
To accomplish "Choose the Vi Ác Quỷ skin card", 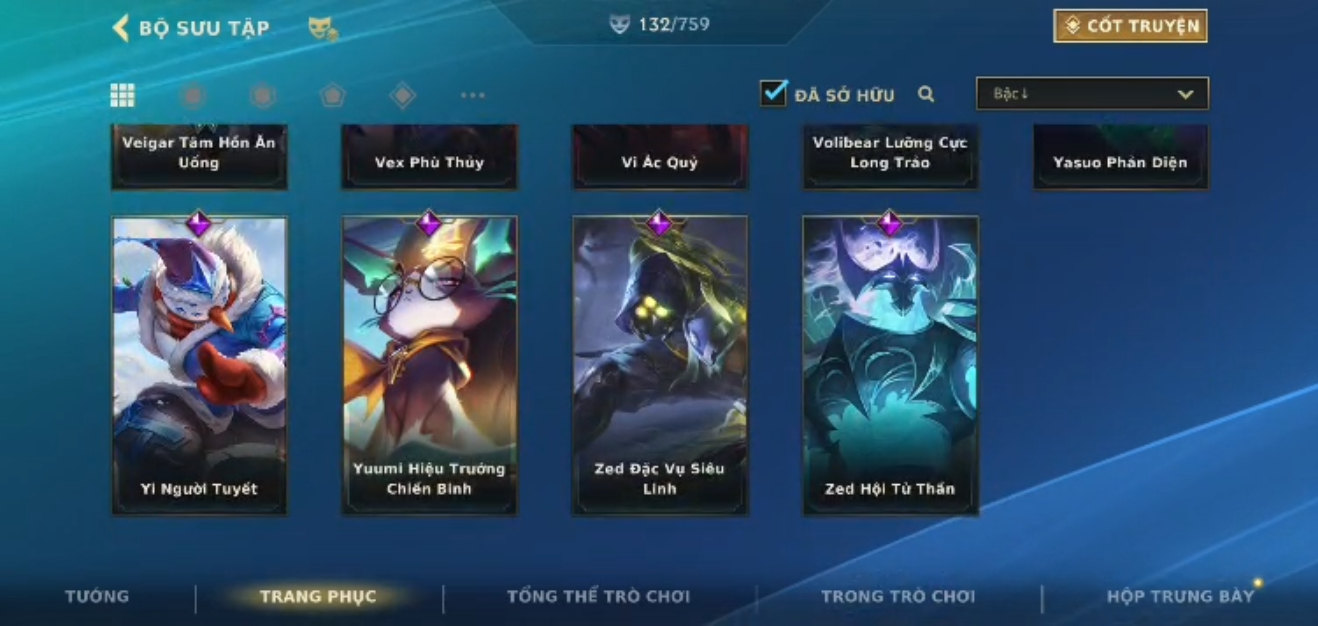I will [659, 157].
